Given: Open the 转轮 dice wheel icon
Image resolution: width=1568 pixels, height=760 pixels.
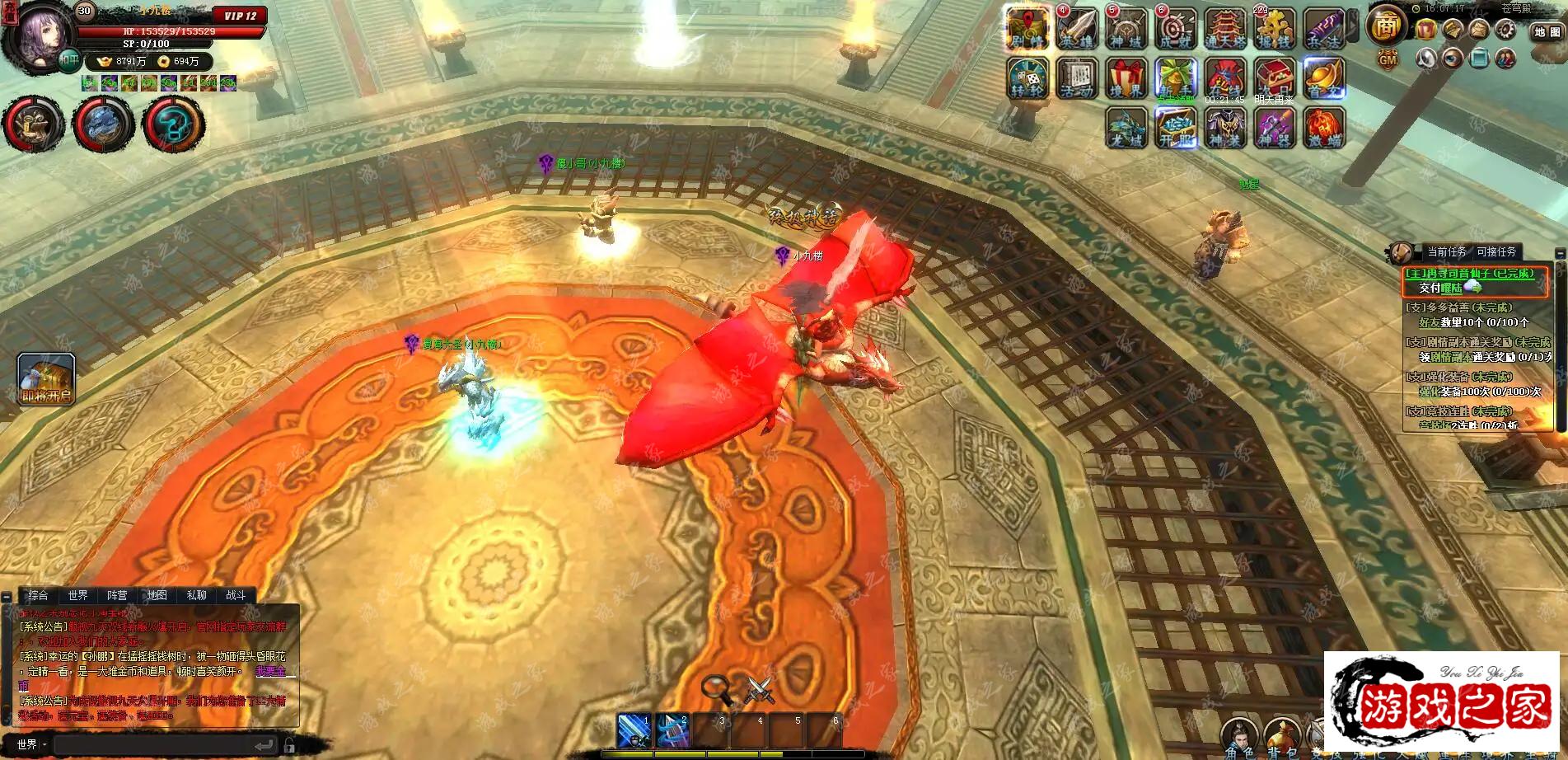Looking at the screenshot, I should click(1027, 78).
